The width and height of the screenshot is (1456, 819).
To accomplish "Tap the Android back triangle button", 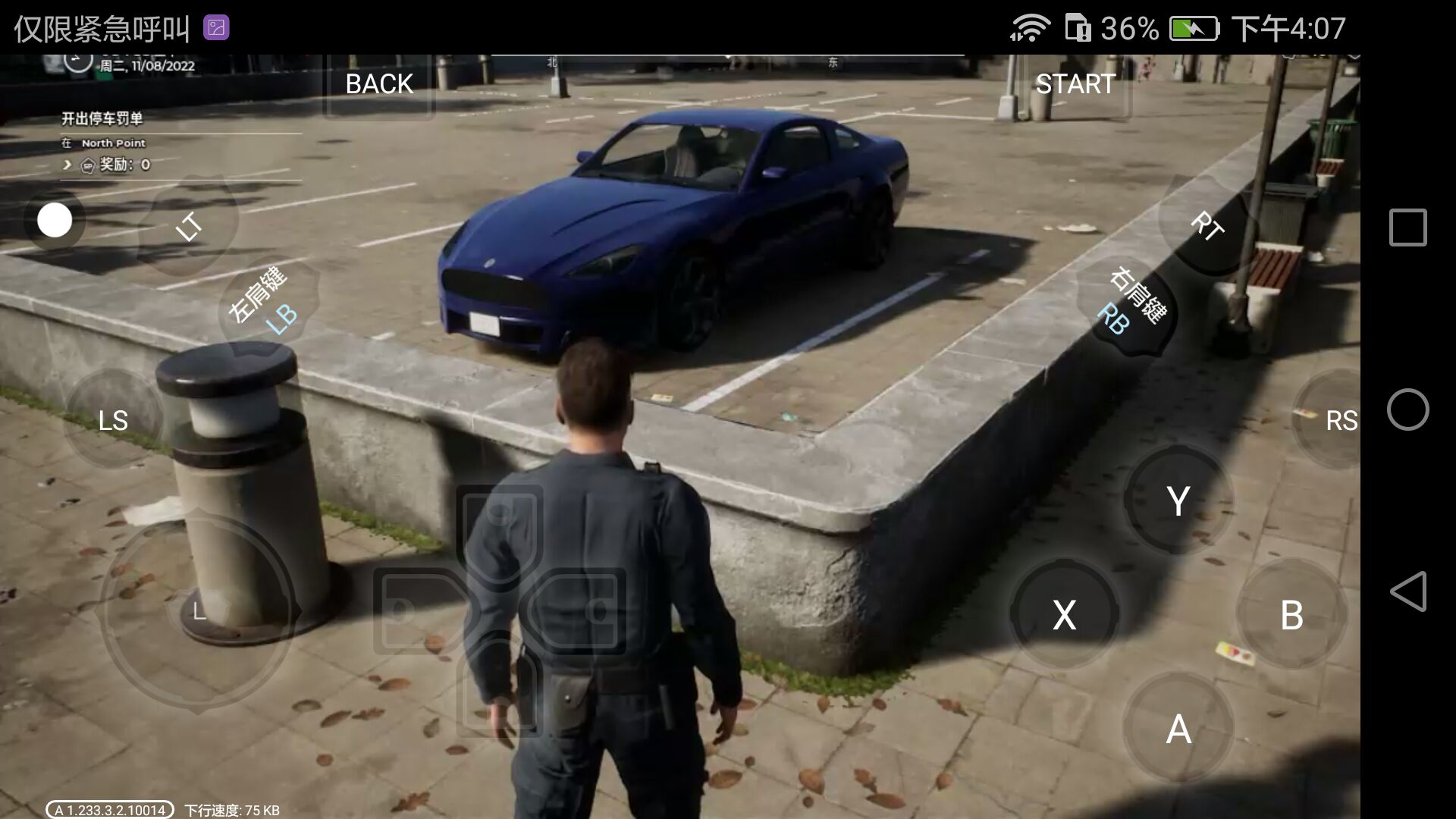I will tap(1407, 591).
